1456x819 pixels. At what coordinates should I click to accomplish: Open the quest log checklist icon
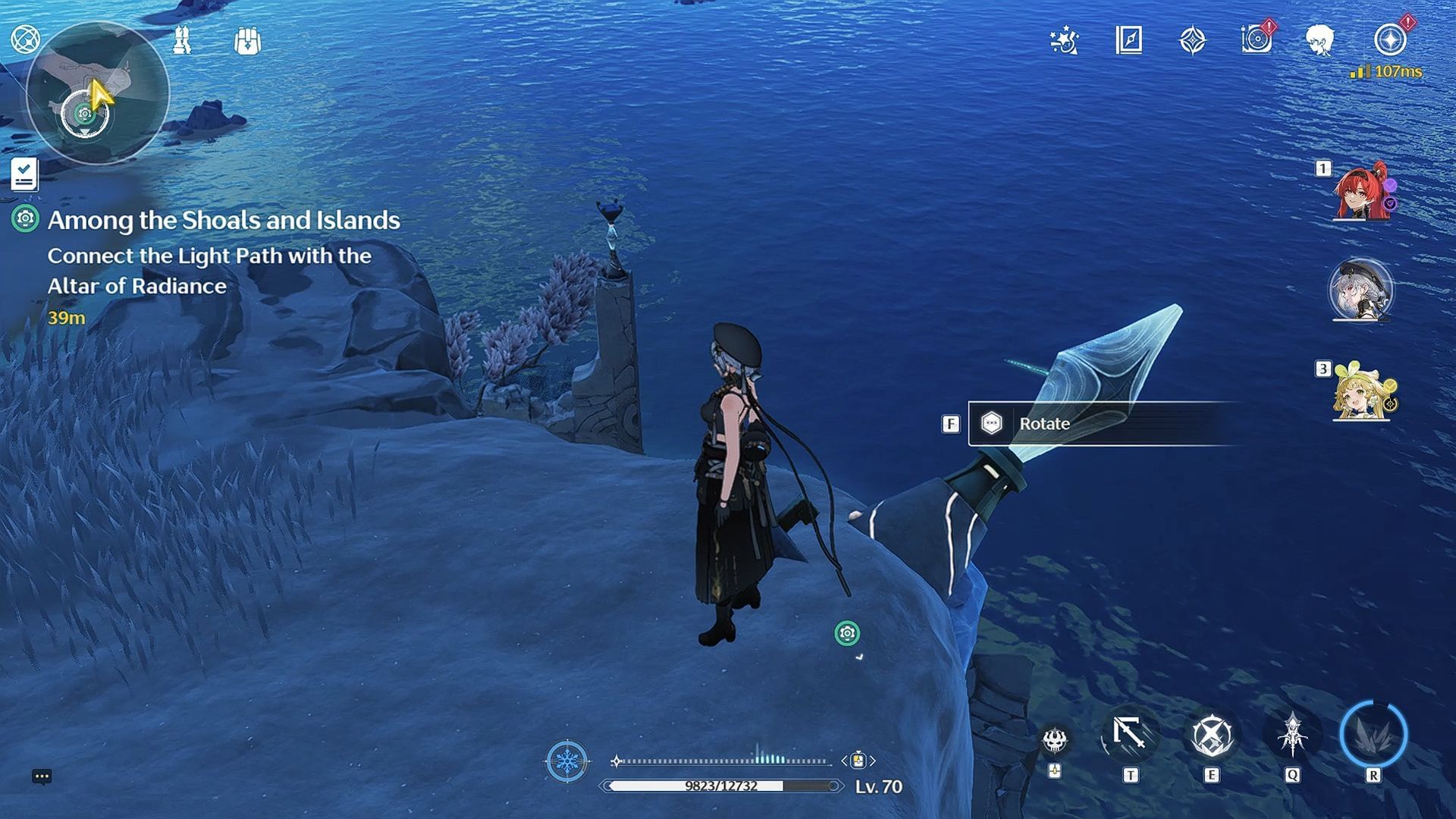coord(24,174)
